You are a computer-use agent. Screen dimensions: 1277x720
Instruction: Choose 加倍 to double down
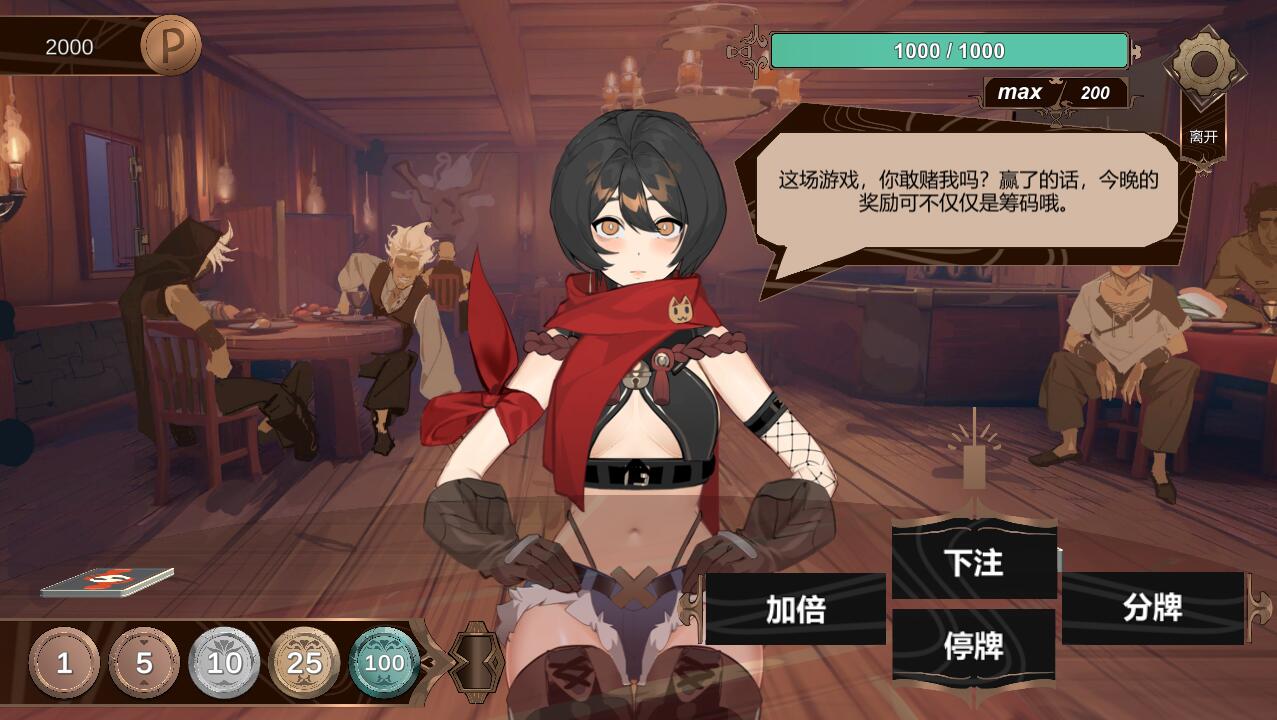click(796, 608)
